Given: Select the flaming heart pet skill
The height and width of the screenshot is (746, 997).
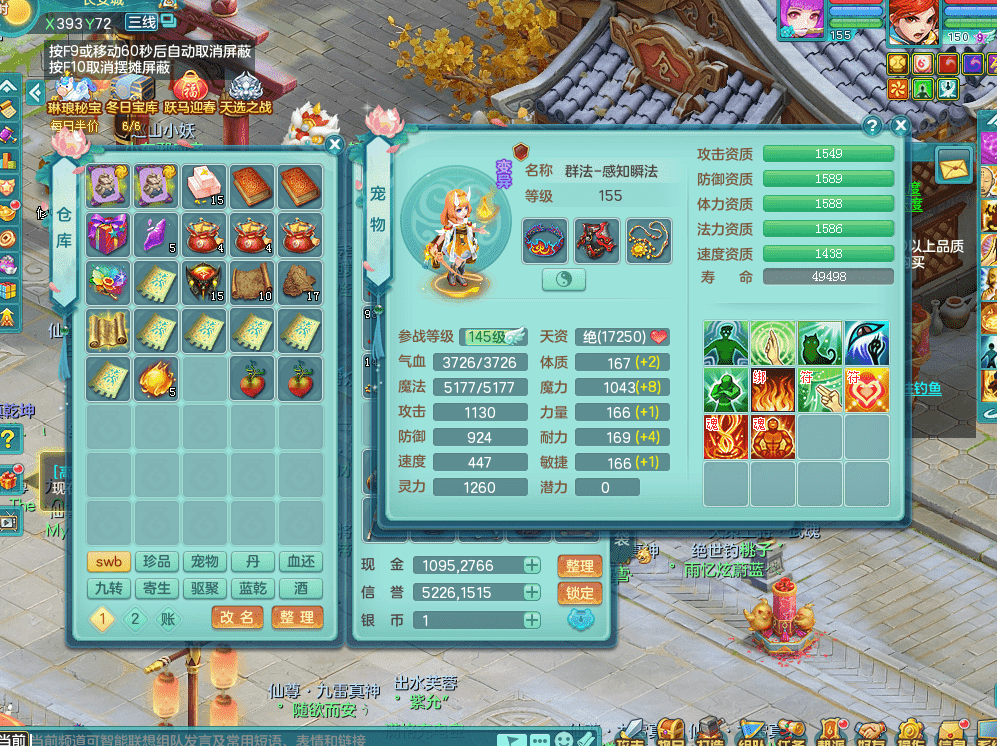Looking at the screenshot, I should pos(866,390).
